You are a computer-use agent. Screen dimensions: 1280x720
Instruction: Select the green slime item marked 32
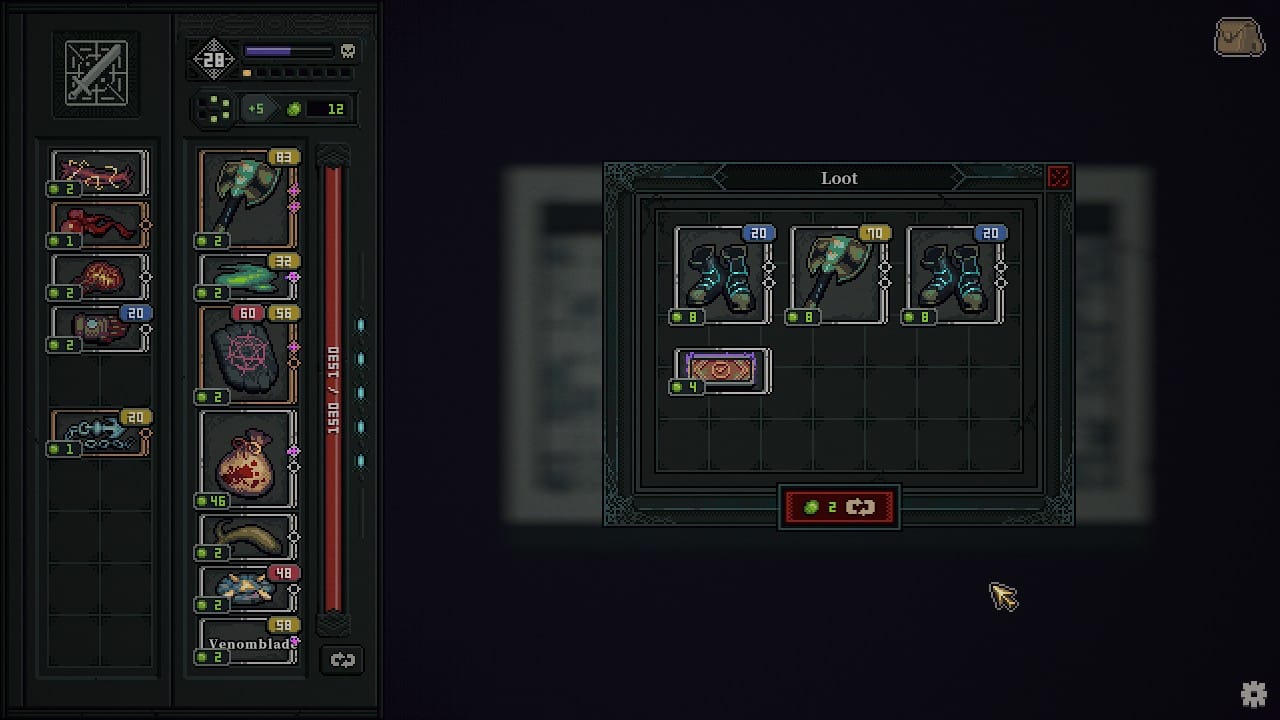pyautogui.click(x=246, y=277)
